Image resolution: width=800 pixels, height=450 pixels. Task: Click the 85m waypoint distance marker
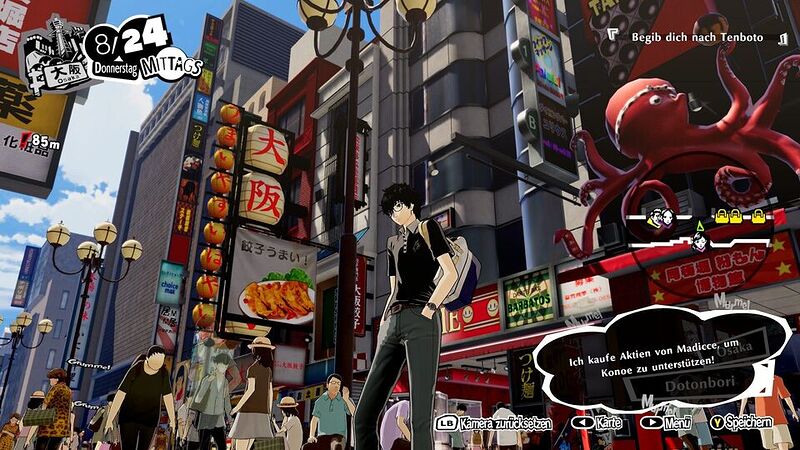[43, 142]
